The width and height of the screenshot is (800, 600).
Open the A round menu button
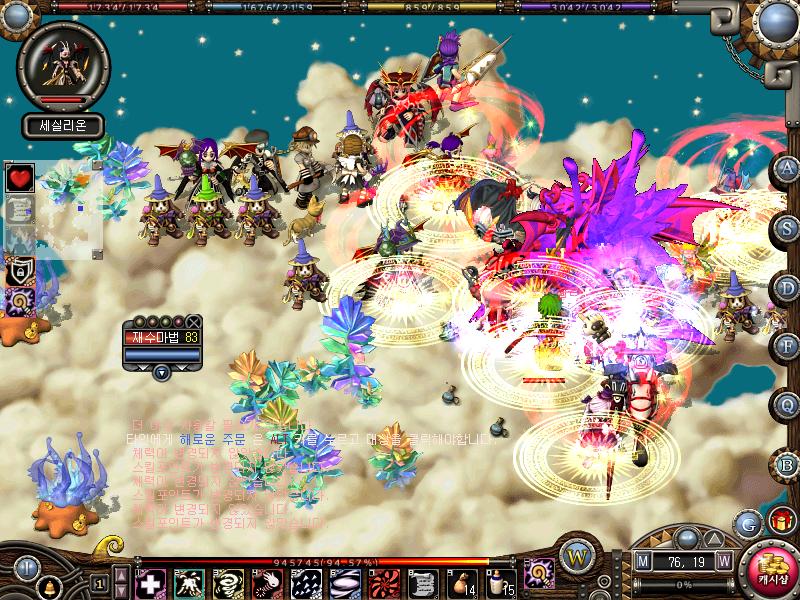pos(787,167)
